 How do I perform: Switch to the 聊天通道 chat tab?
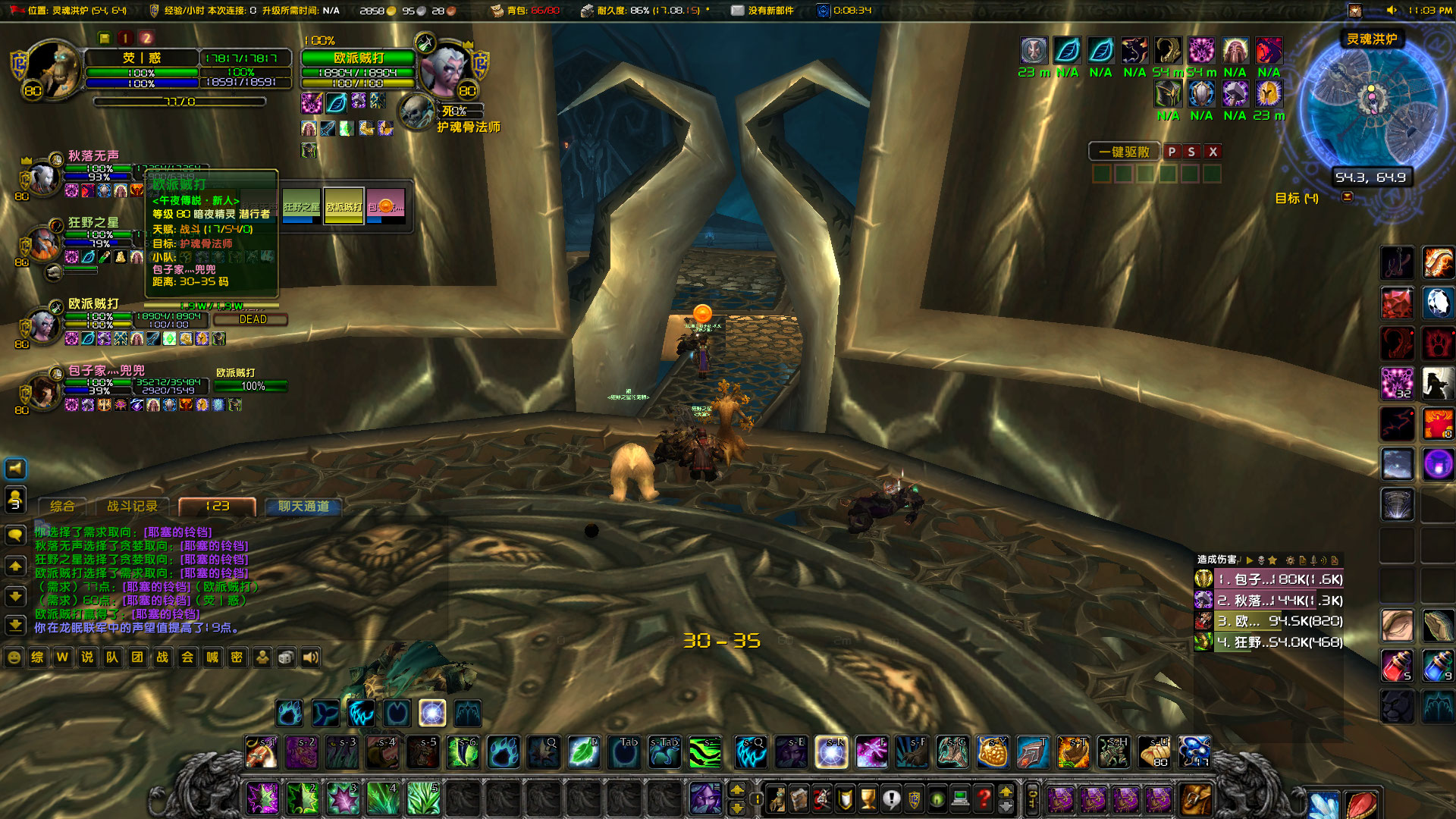303,506
